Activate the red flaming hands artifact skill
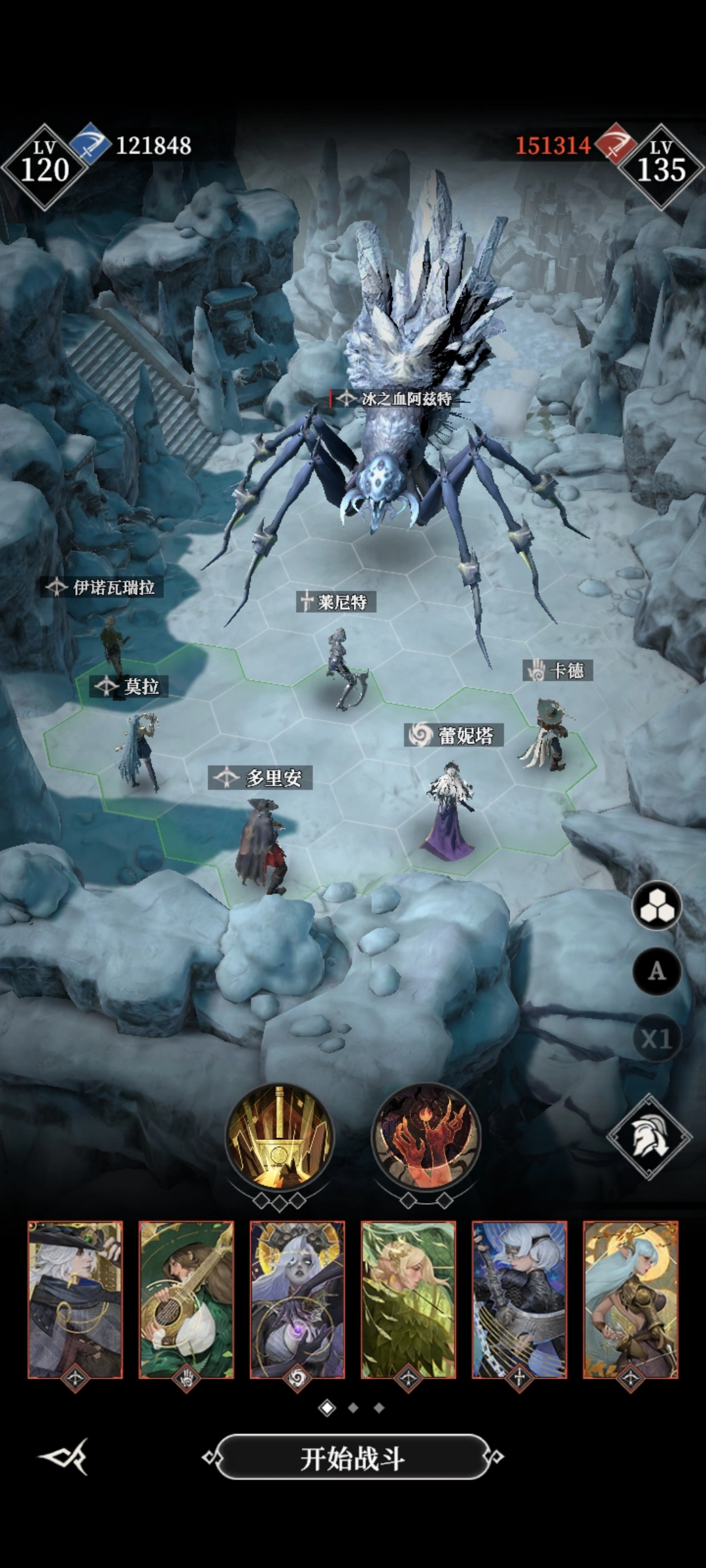Viewport: 706px width, 1568px height. coord(426,1138)
